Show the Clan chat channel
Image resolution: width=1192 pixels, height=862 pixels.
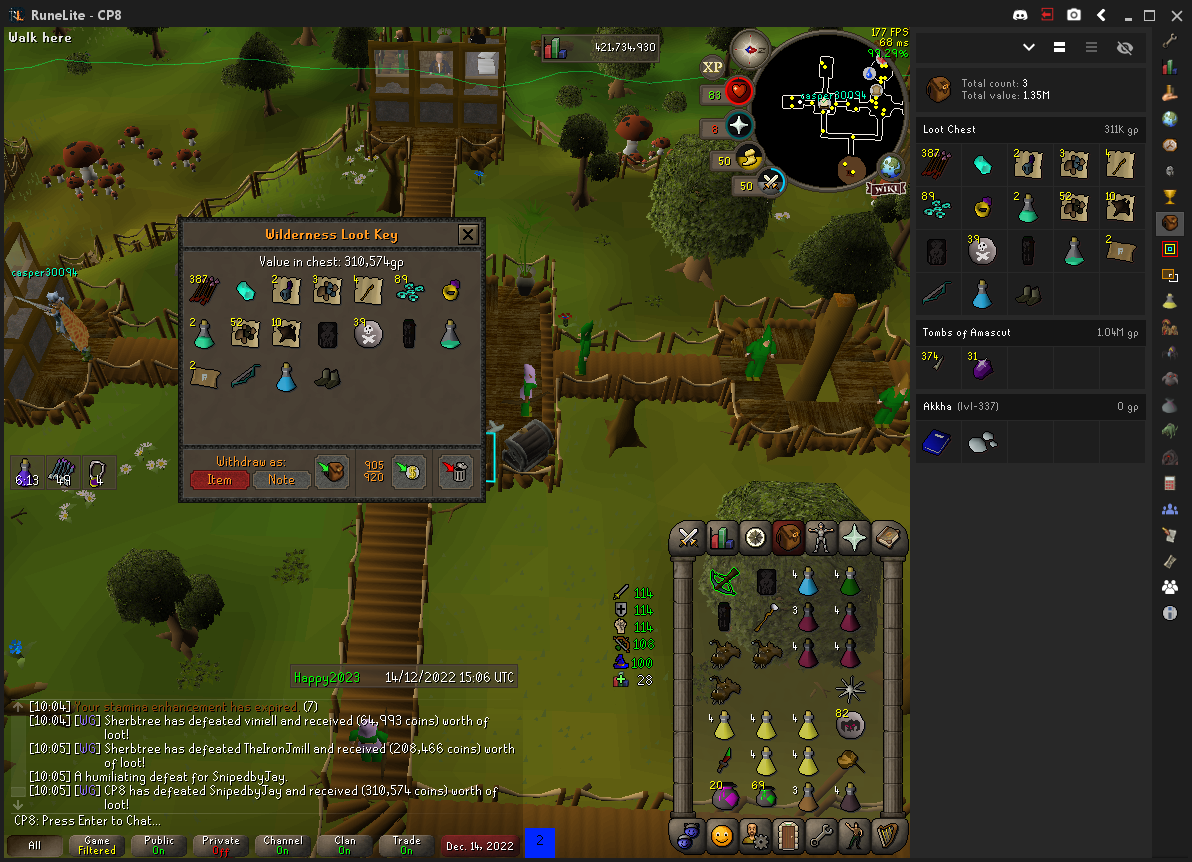pyautogui.click(x=344, y=846)
